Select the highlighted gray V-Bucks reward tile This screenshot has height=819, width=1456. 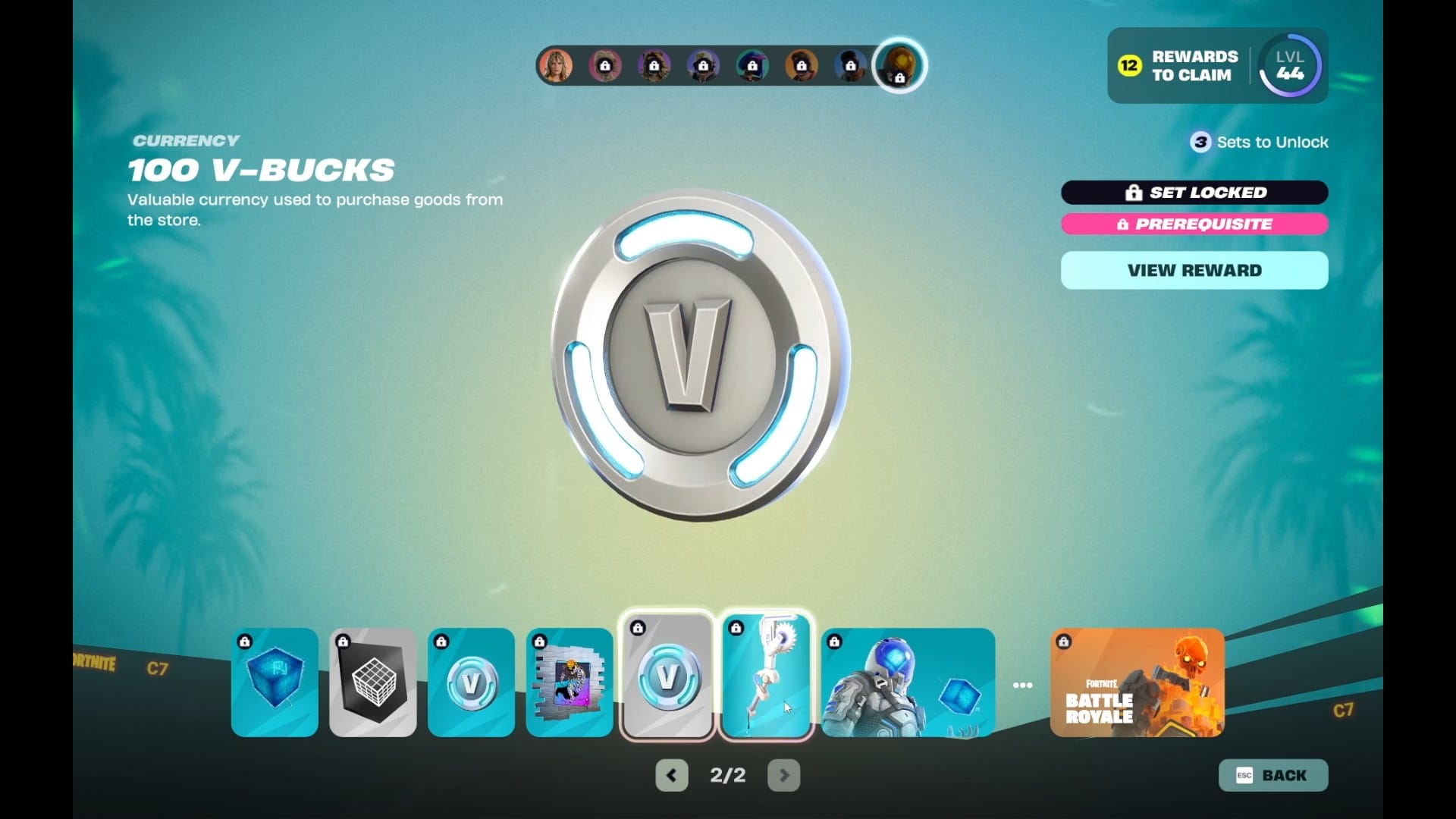point(667,676)
